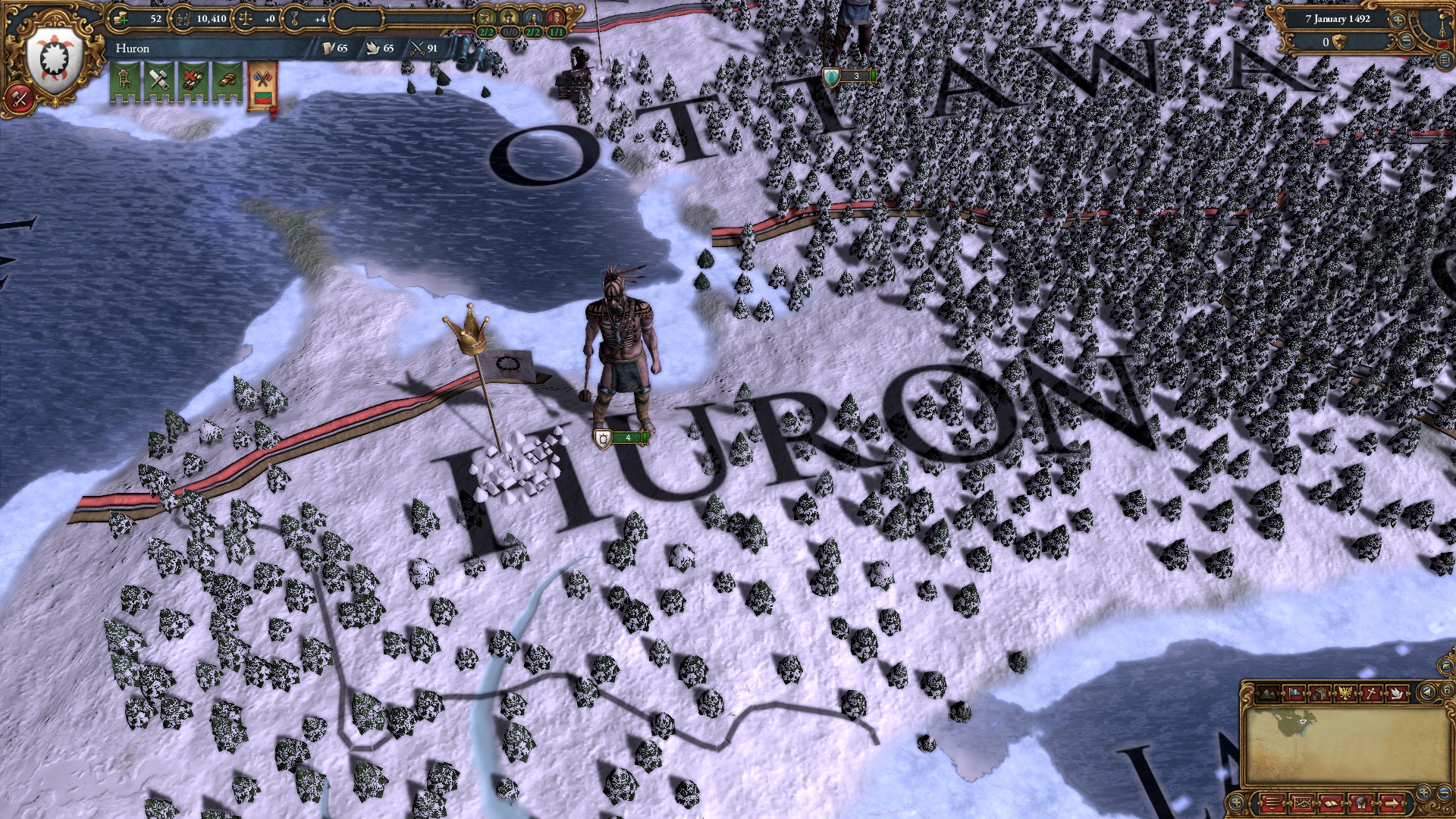Open the trade goods mapmode
The width and height of the screenshot is (1456, 819).
[1321, 693]
